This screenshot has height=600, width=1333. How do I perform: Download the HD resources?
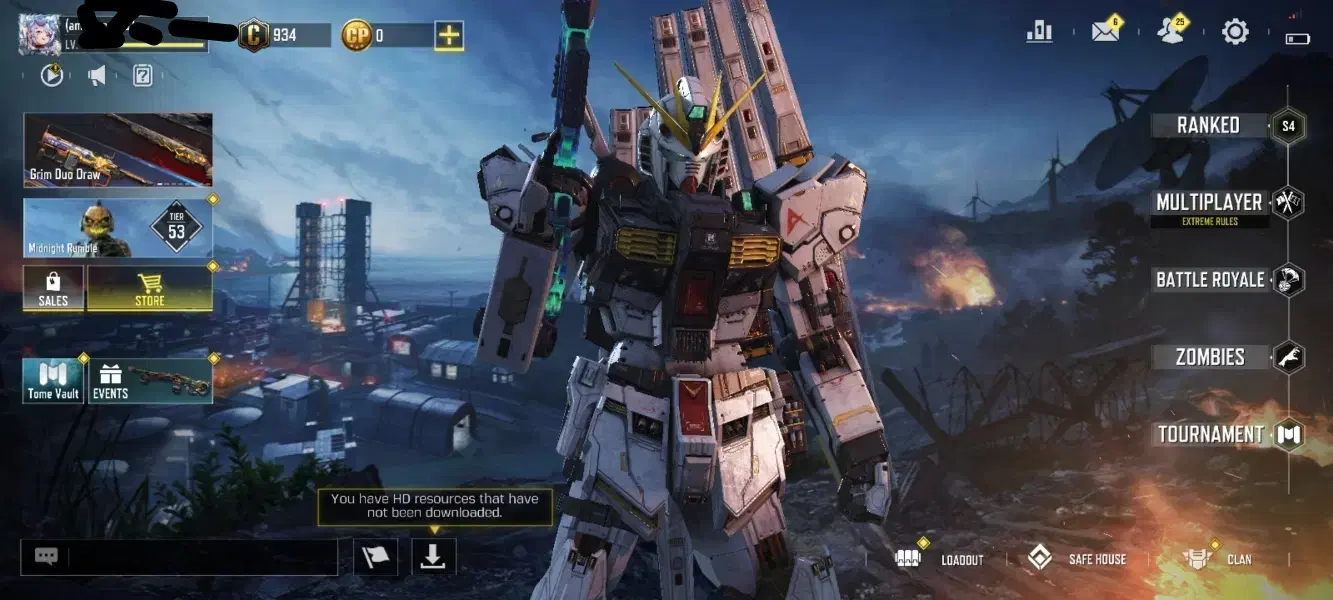tap(433, 557)
